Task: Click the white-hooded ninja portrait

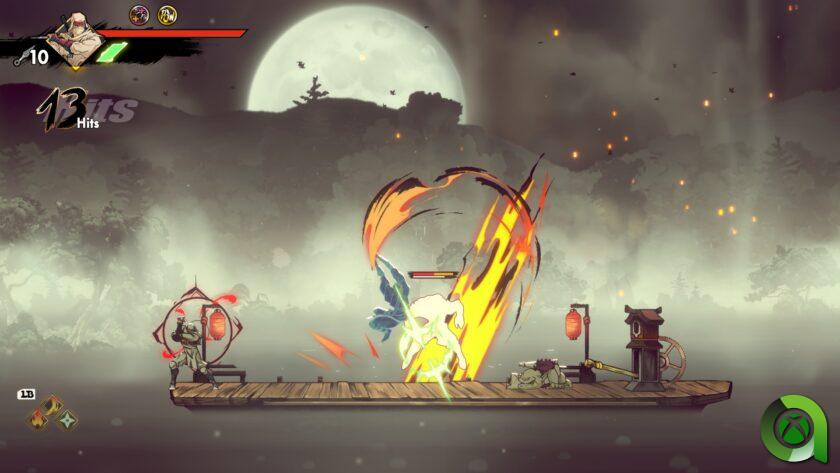Action: point(76,37)
